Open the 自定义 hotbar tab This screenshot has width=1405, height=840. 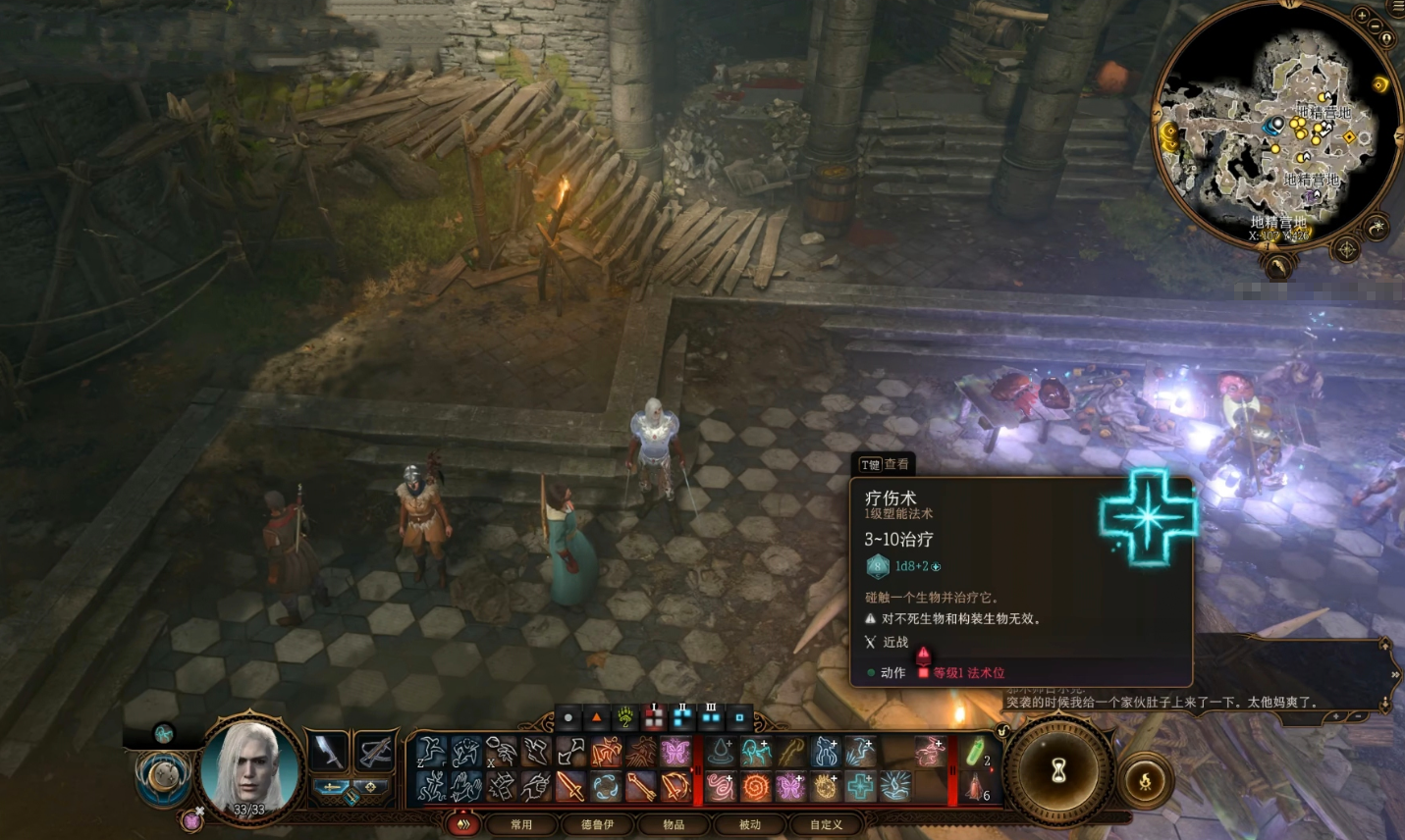point(826,824)
